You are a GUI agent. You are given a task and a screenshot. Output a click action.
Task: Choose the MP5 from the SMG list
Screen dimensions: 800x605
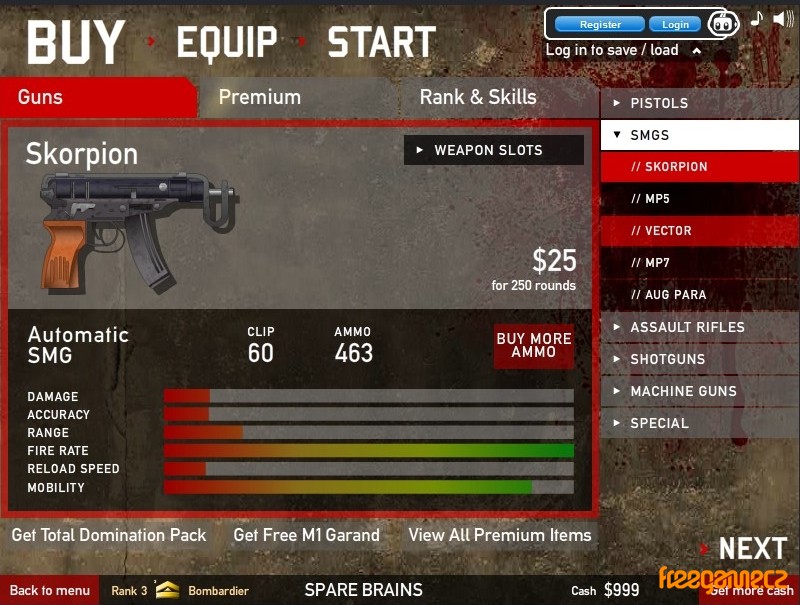[699, 199]
